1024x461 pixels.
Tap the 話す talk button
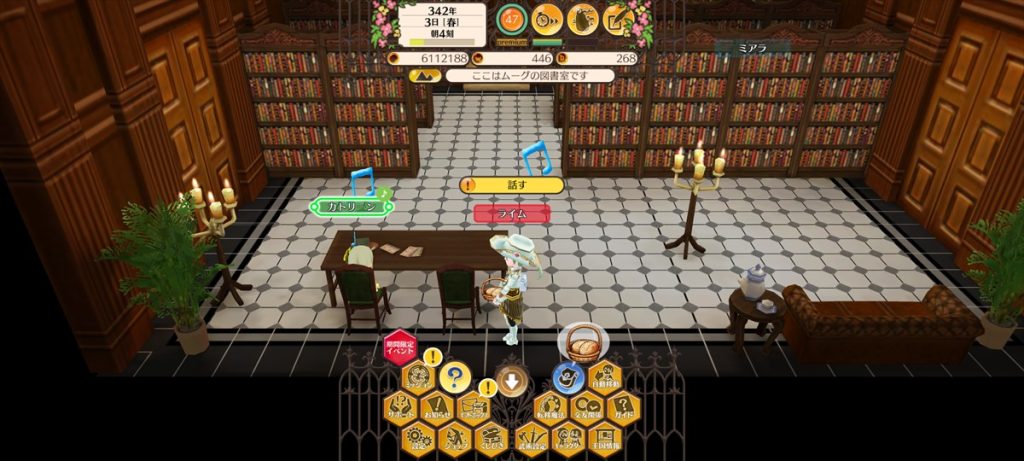512,185
